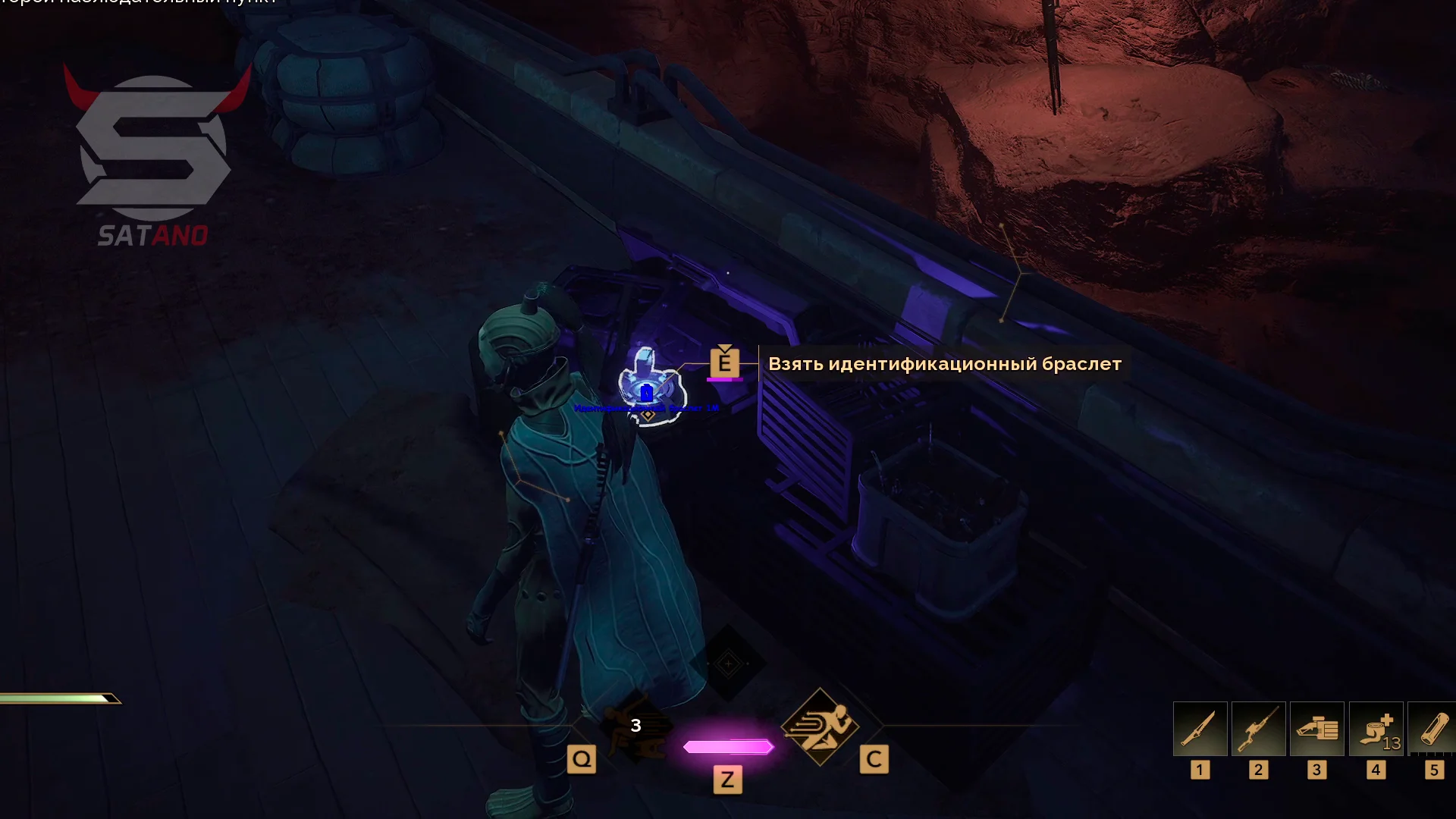Activate the sprinting figure dash ability
1456x819 pixels.
820,726
